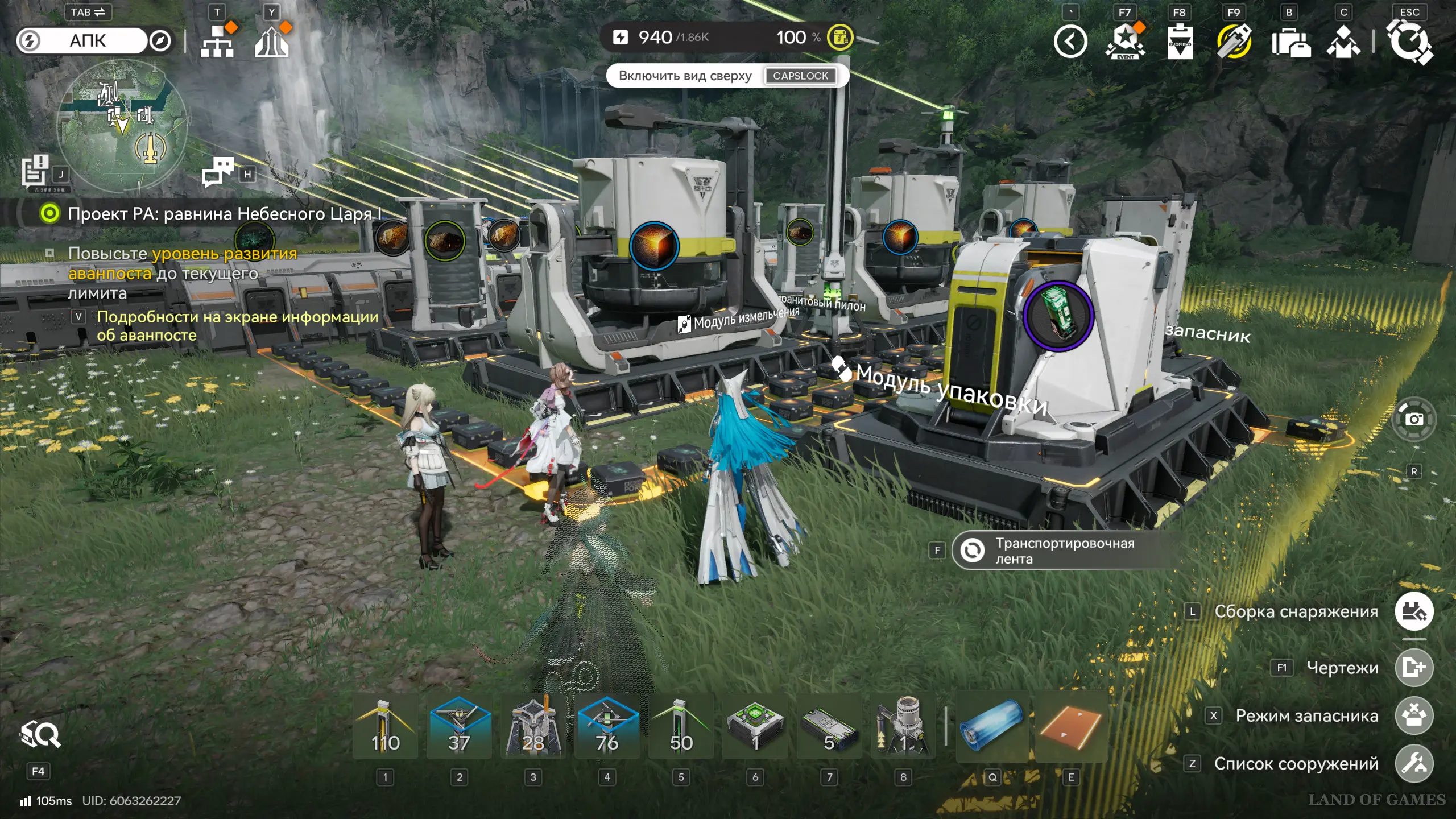Open Сборка снаряжения equipment assembly

[x=1414, y=611]
